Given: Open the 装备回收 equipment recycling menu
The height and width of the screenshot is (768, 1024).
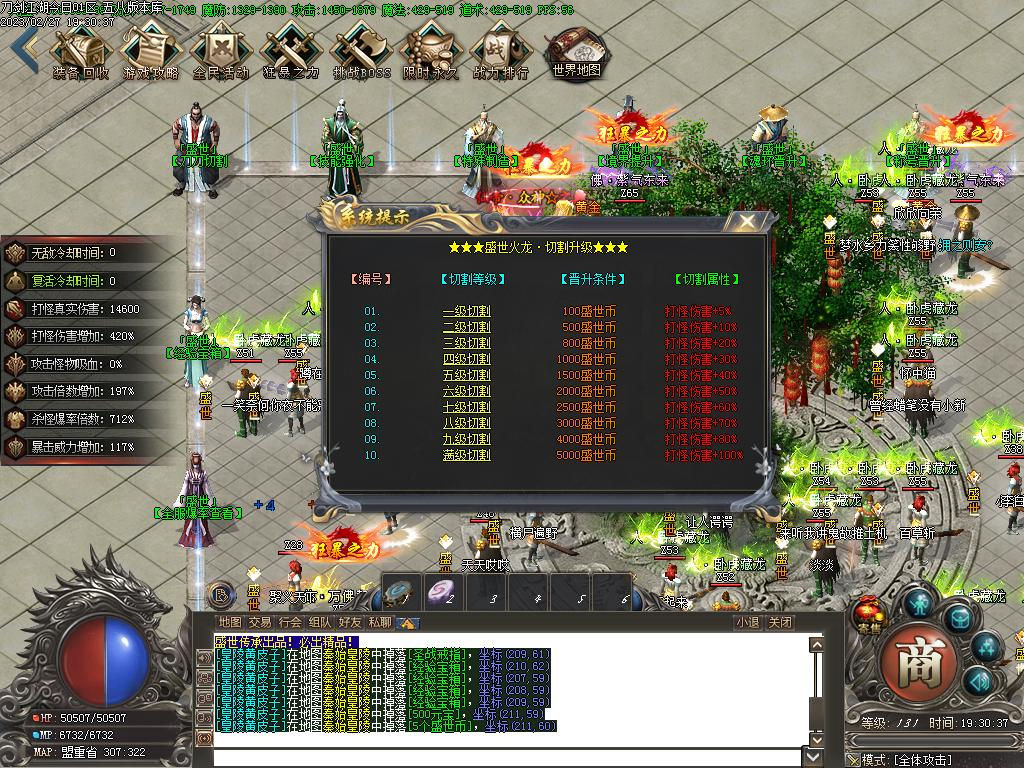Looking at the screenshot, I should click(x=80, y=50).
